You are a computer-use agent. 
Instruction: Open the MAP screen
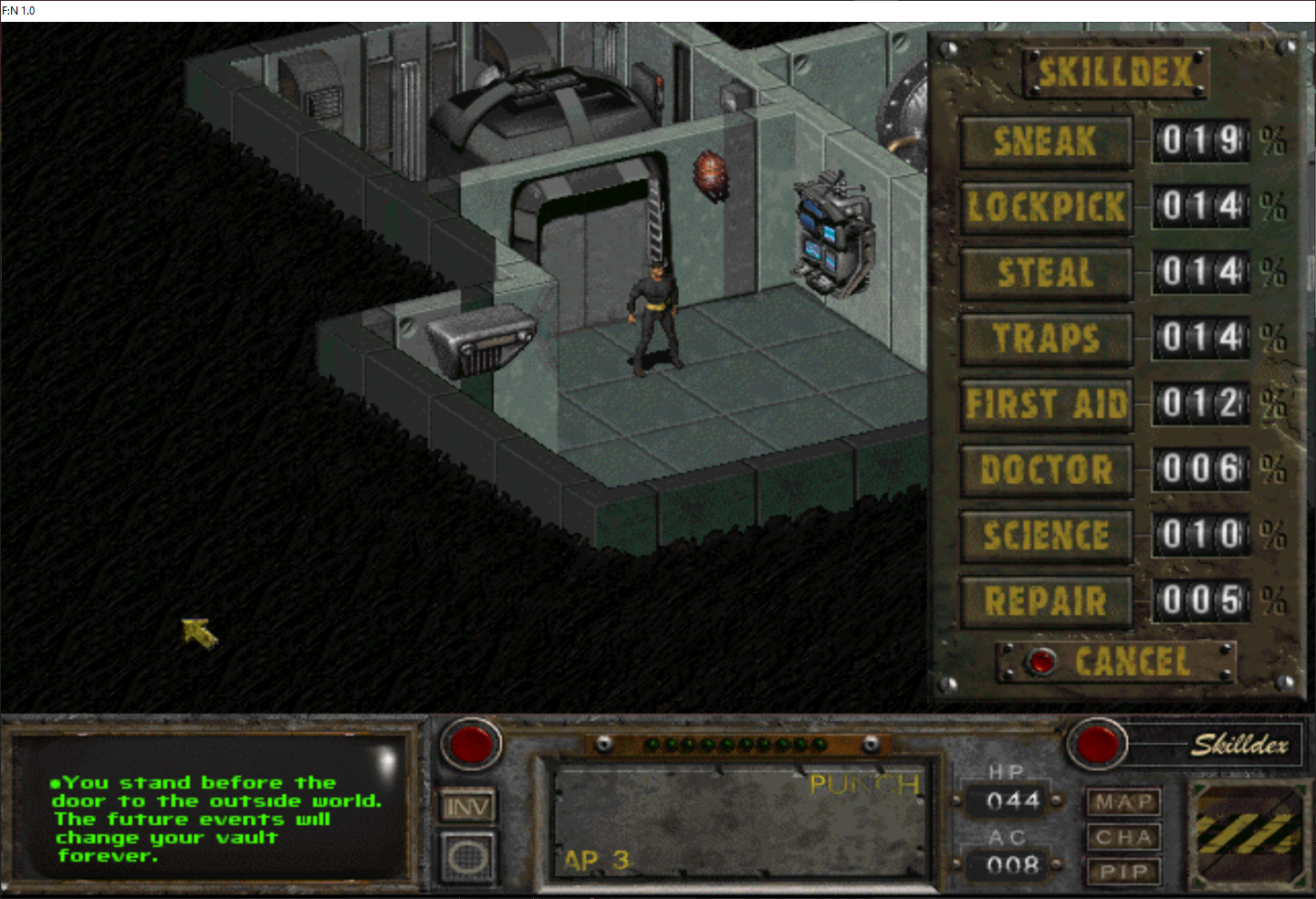coord(1123,802)
